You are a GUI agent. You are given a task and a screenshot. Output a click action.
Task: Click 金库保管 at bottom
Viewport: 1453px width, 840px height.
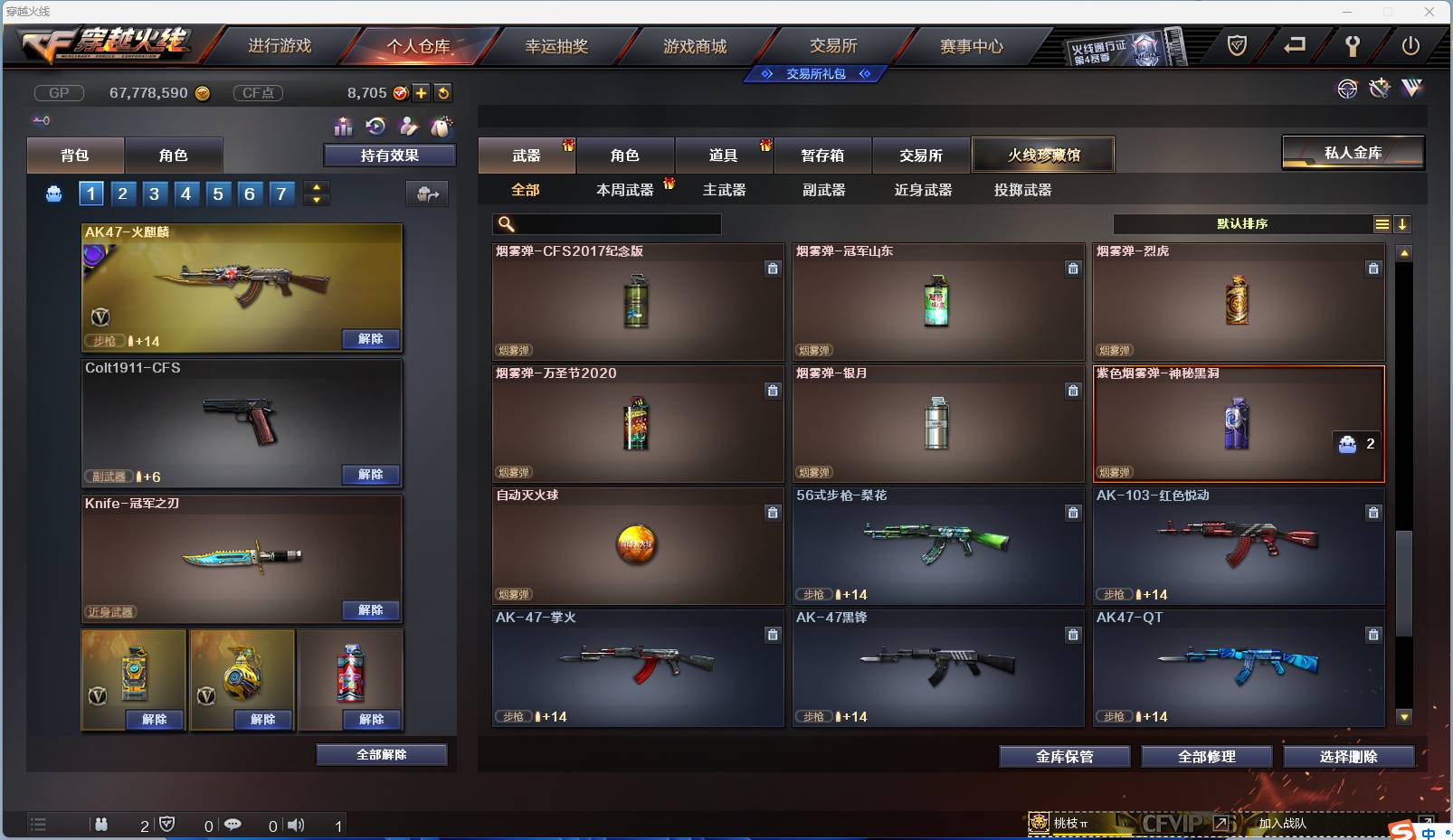(1065, 757)
